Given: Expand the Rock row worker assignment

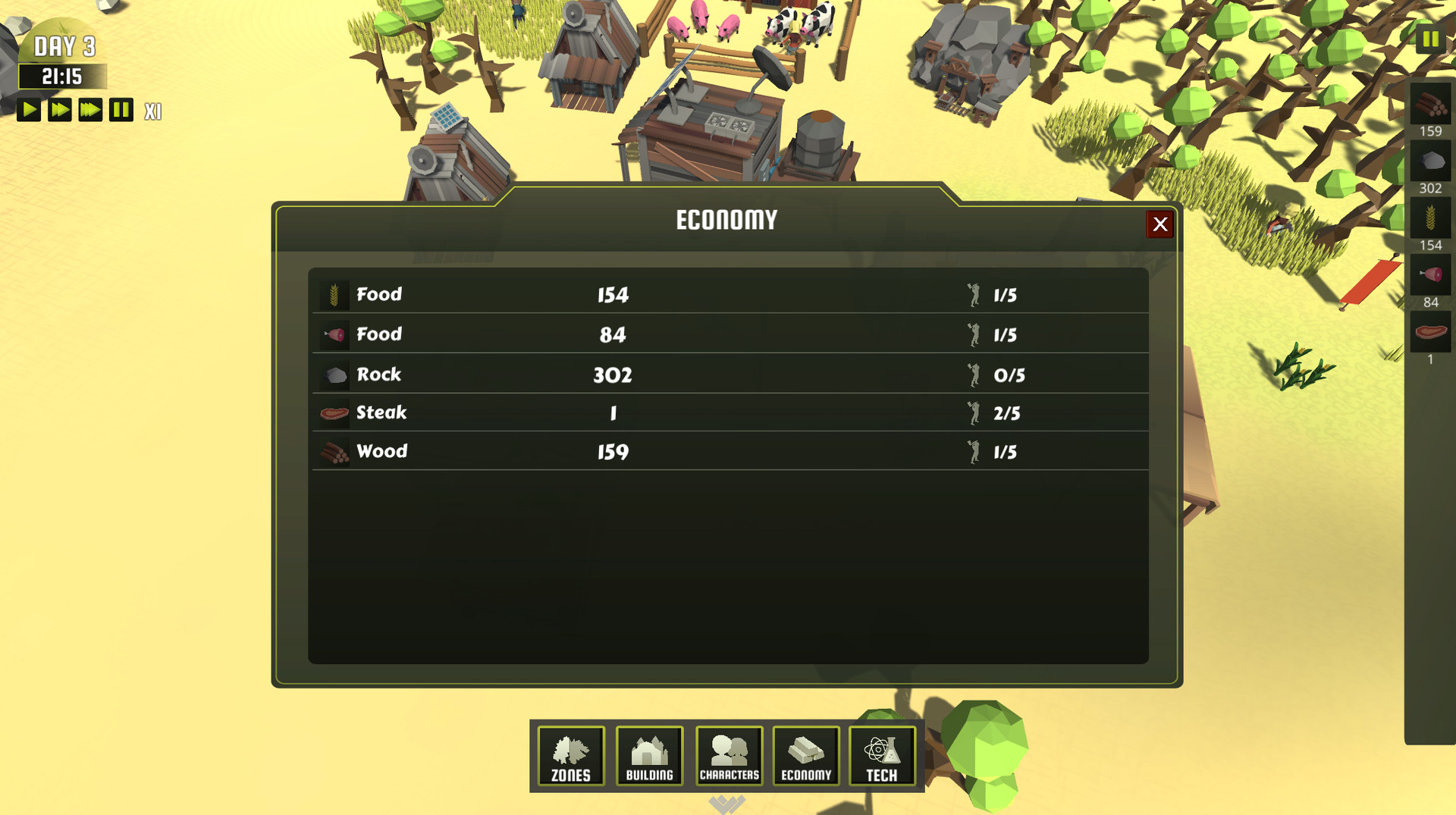Looking at the screenshot, I should (1007, 374).
